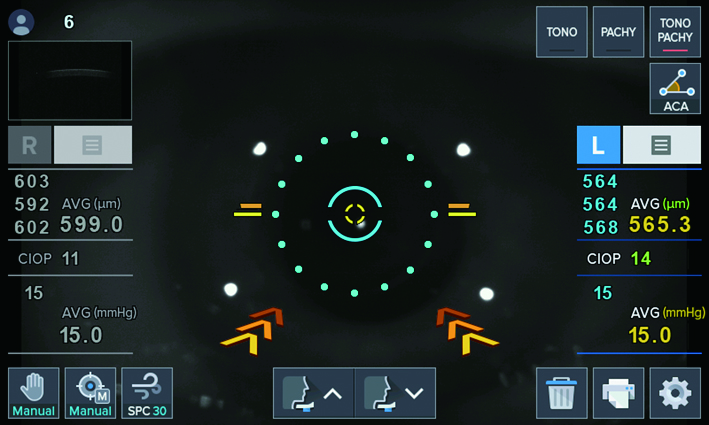The height and width of the screenshot is (425, 709).
Task: Open the left eye data list
Action: [x=661, y=145]
